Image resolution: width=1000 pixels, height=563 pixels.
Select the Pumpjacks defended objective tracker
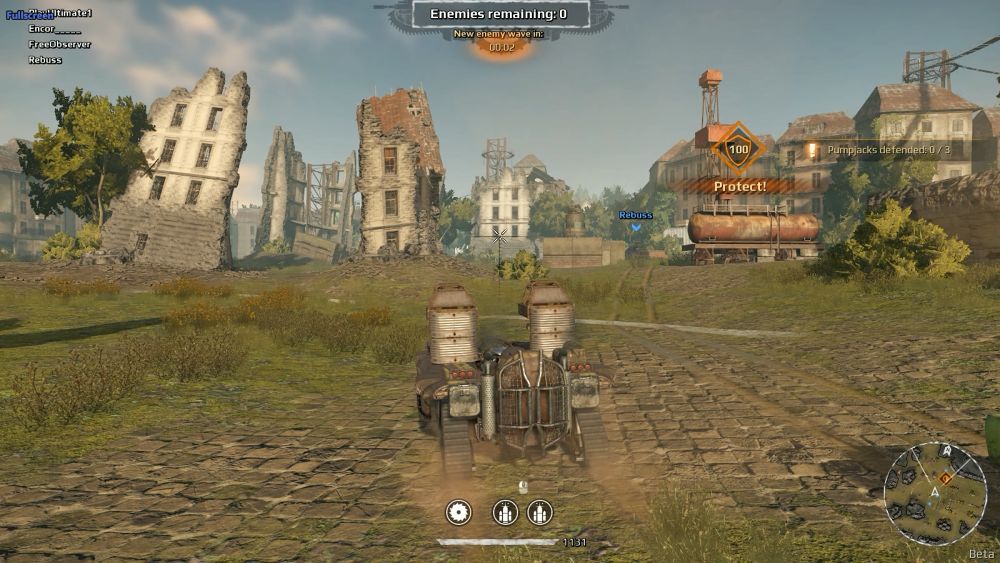pyautogui.click(x=888, y=150)
